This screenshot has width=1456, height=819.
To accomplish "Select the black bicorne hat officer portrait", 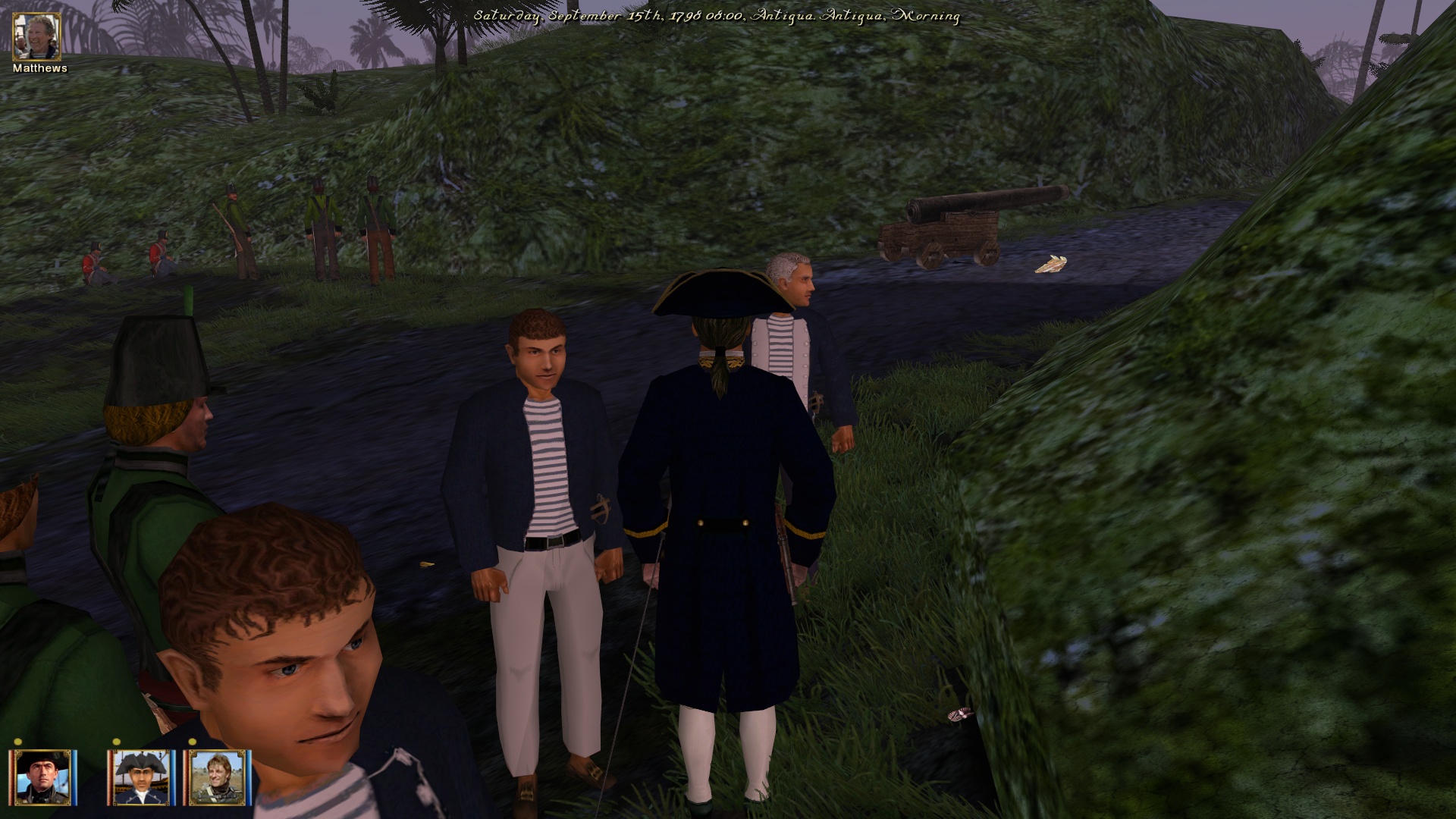I will pos(44,777).
